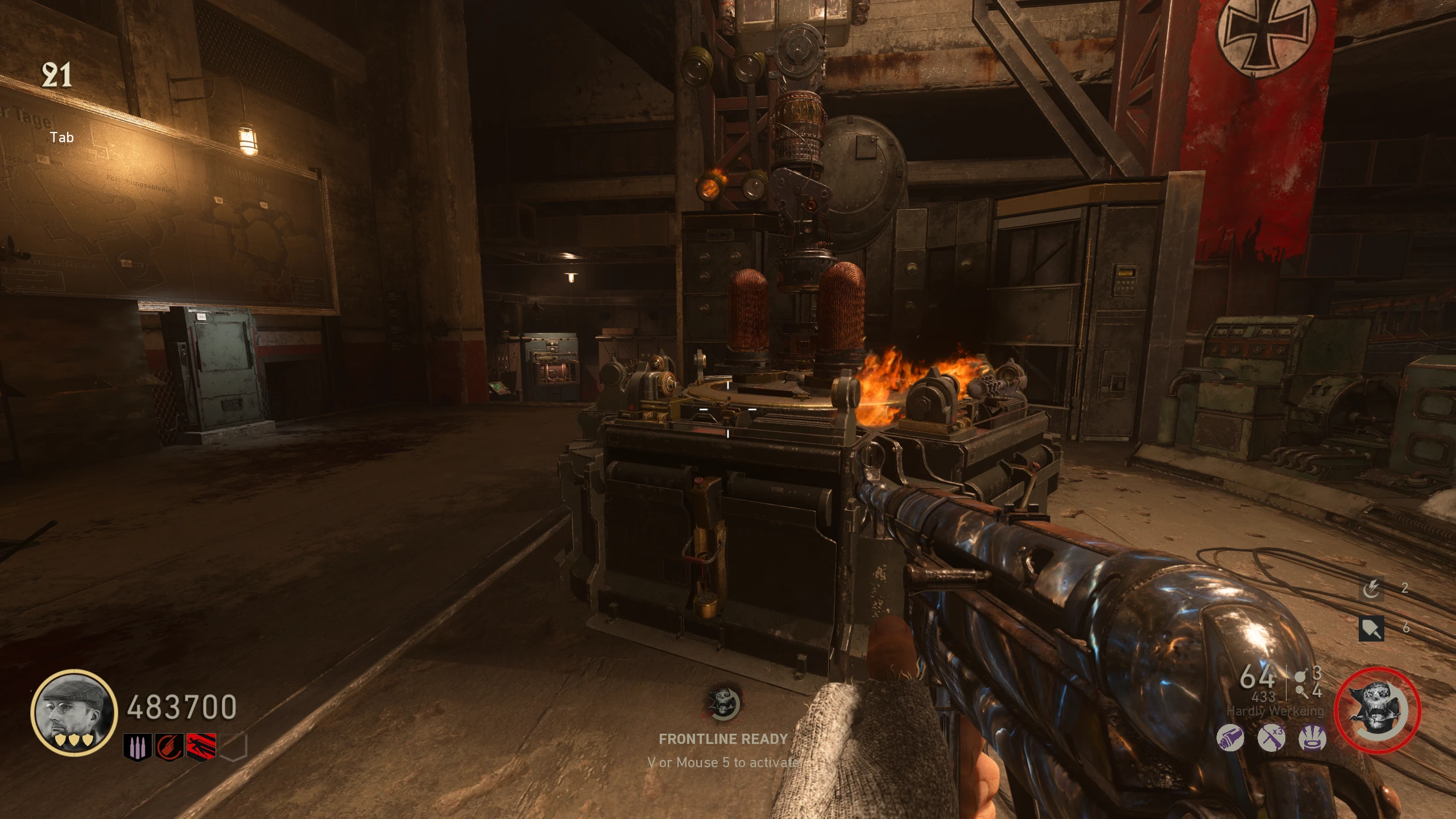
Task: Use the lightning bolt consumable
Action: (1371, 589)
